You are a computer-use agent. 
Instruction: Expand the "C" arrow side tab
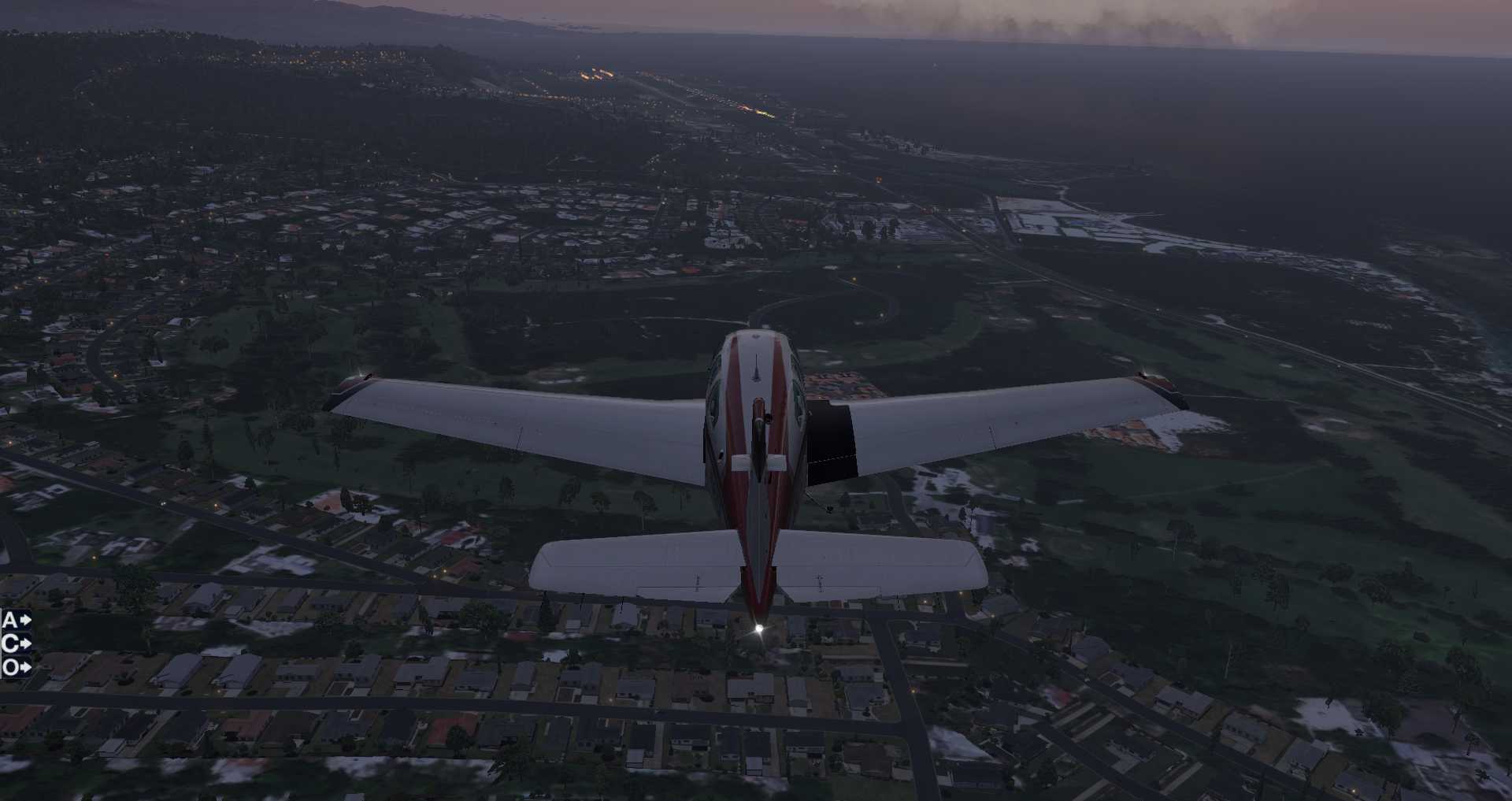pos(16,644)
